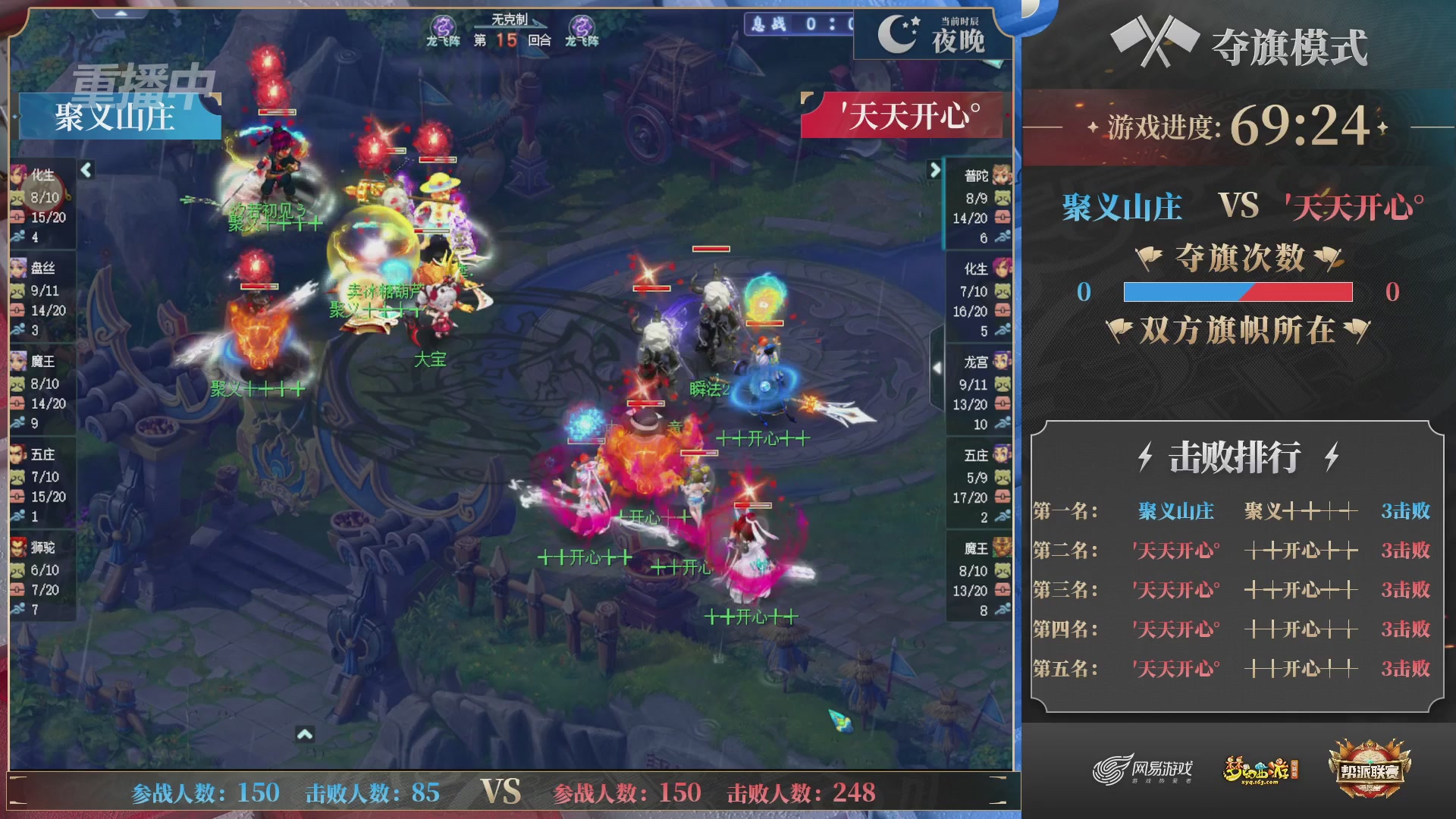Image resolution: width=1456 pixels, height=819 pixels.
Task: Select the left team's 龙飞阵 formation icon
Action: click(444, 24)
